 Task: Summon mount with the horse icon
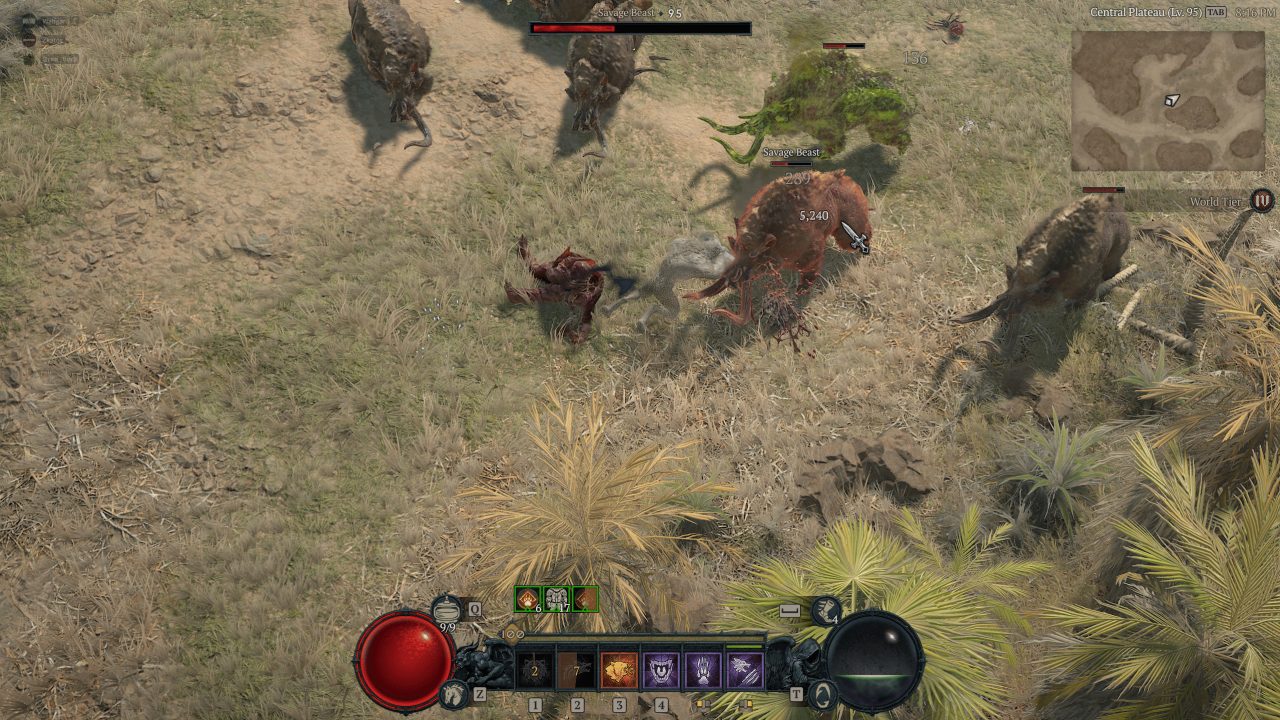click(455, 692)
